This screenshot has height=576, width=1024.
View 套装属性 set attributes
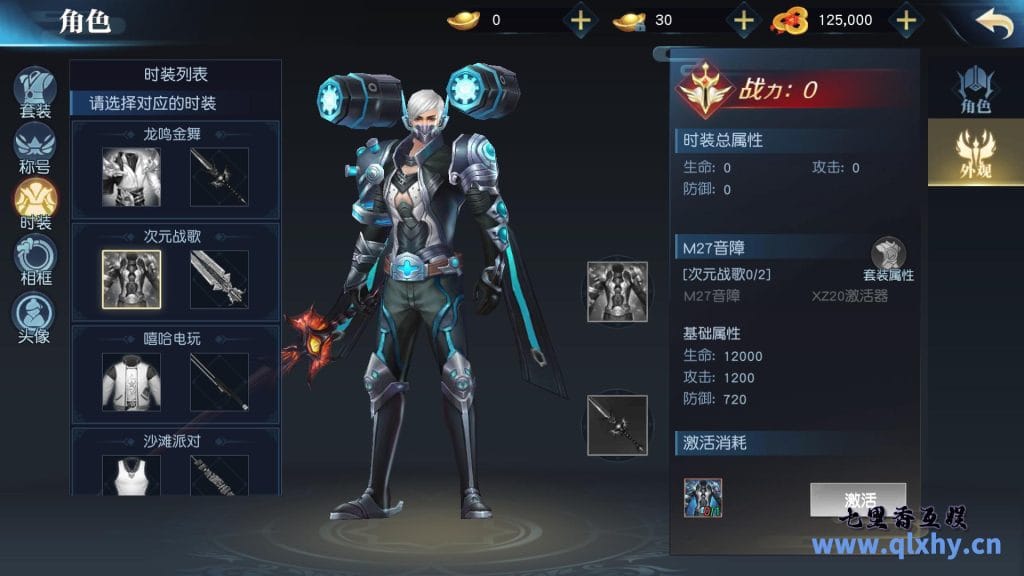point(888,260)
